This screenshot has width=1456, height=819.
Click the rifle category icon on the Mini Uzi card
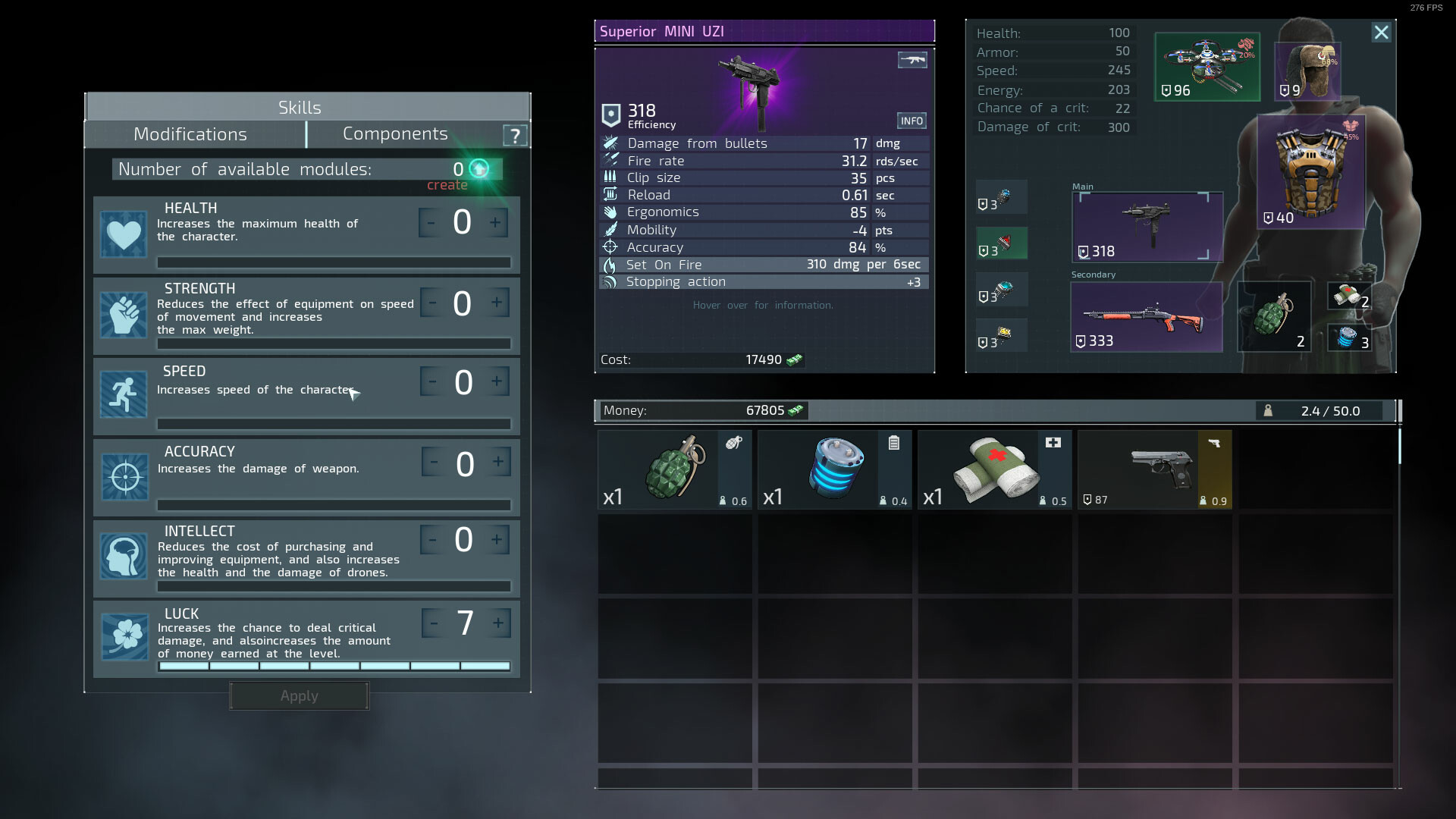click(912, 60)
